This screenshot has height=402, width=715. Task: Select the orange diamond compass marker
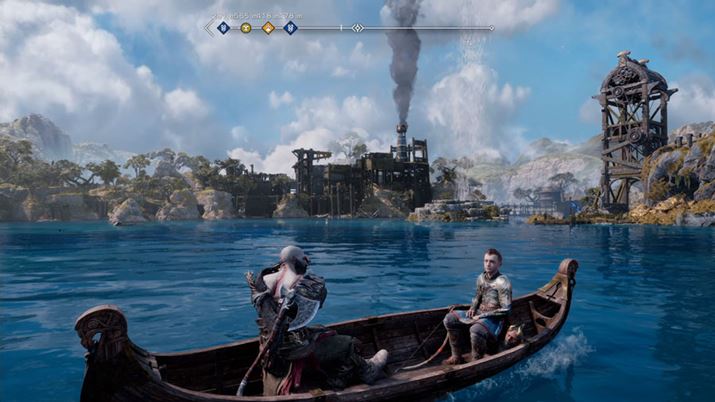tap(268, 28)
